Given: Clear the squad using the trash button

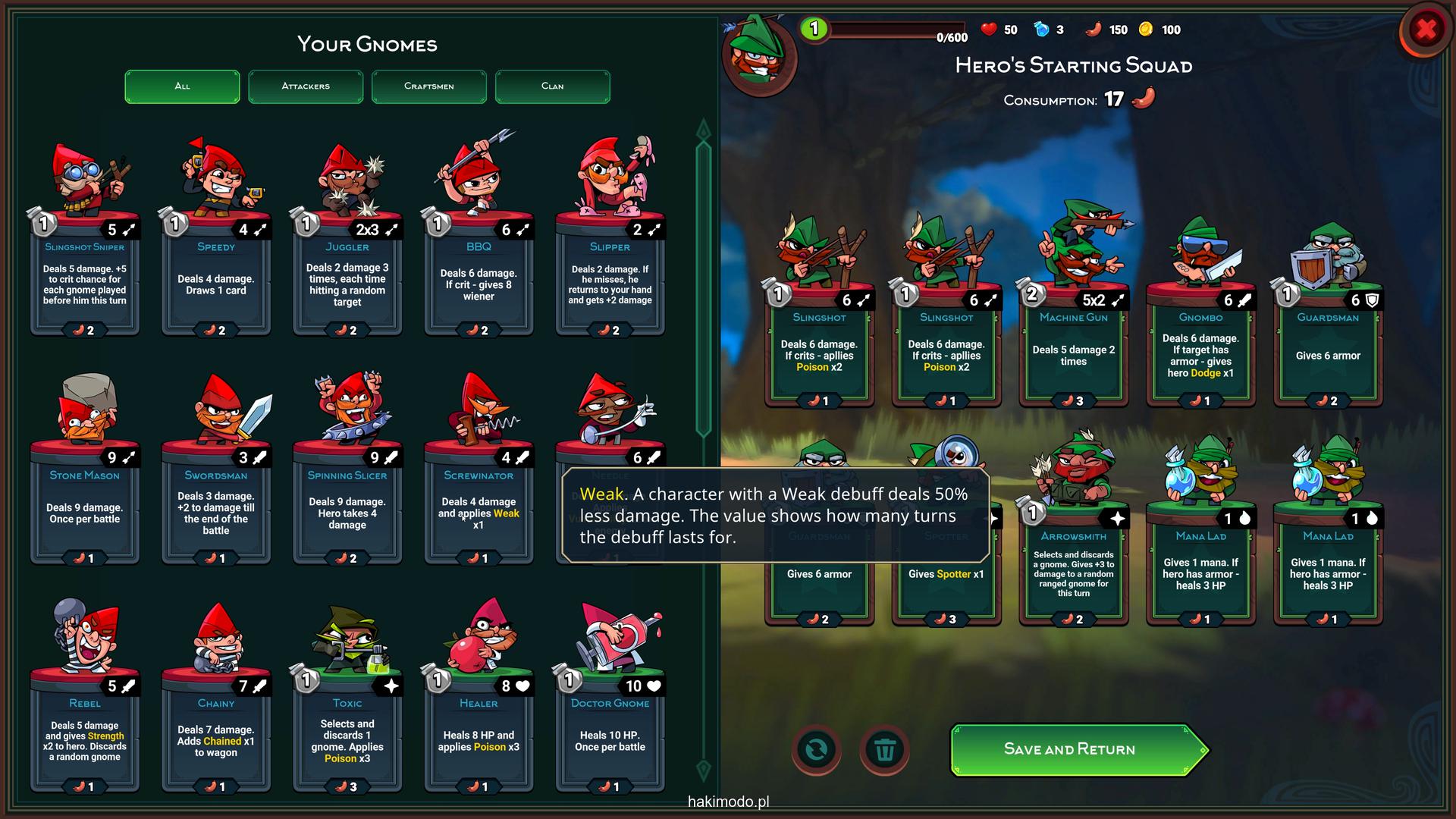Looking at the screenshot, I should click(884, 750).
